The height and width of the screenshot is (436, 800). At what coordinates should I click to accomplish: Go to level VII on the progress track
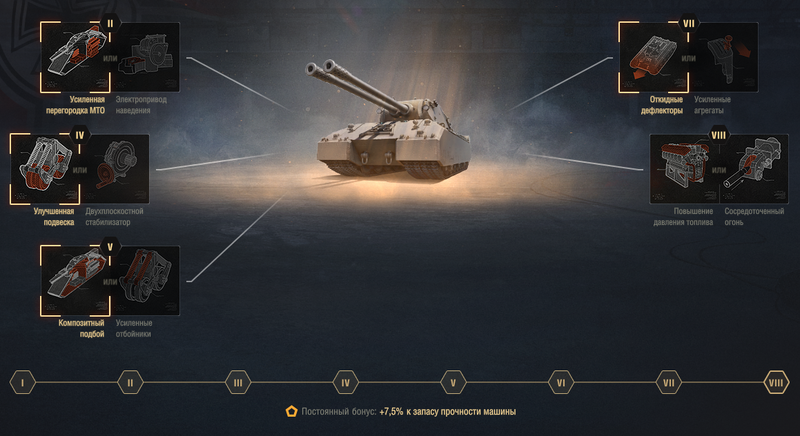(x=668, y=381)
